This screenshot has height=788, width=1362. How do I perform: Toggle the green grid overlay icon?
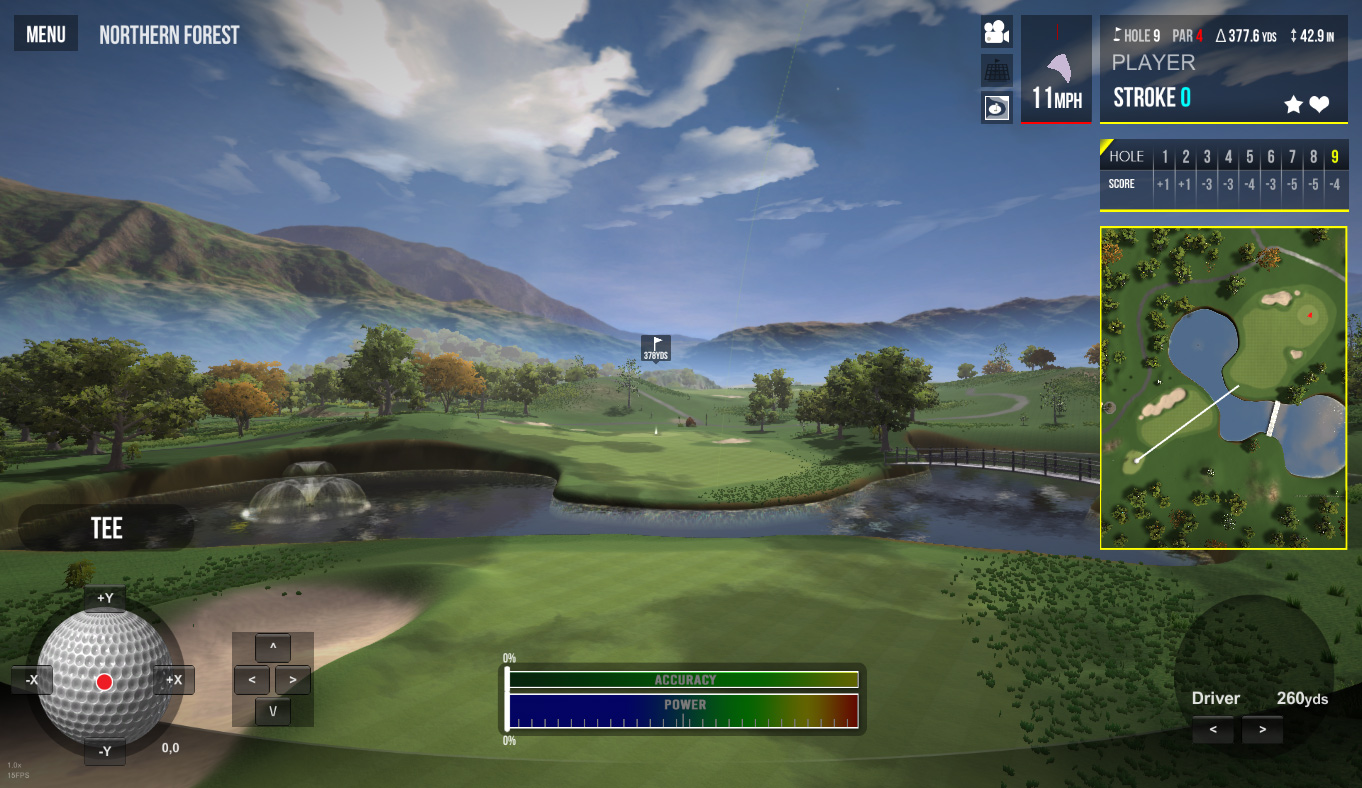(x=996, y=70)
